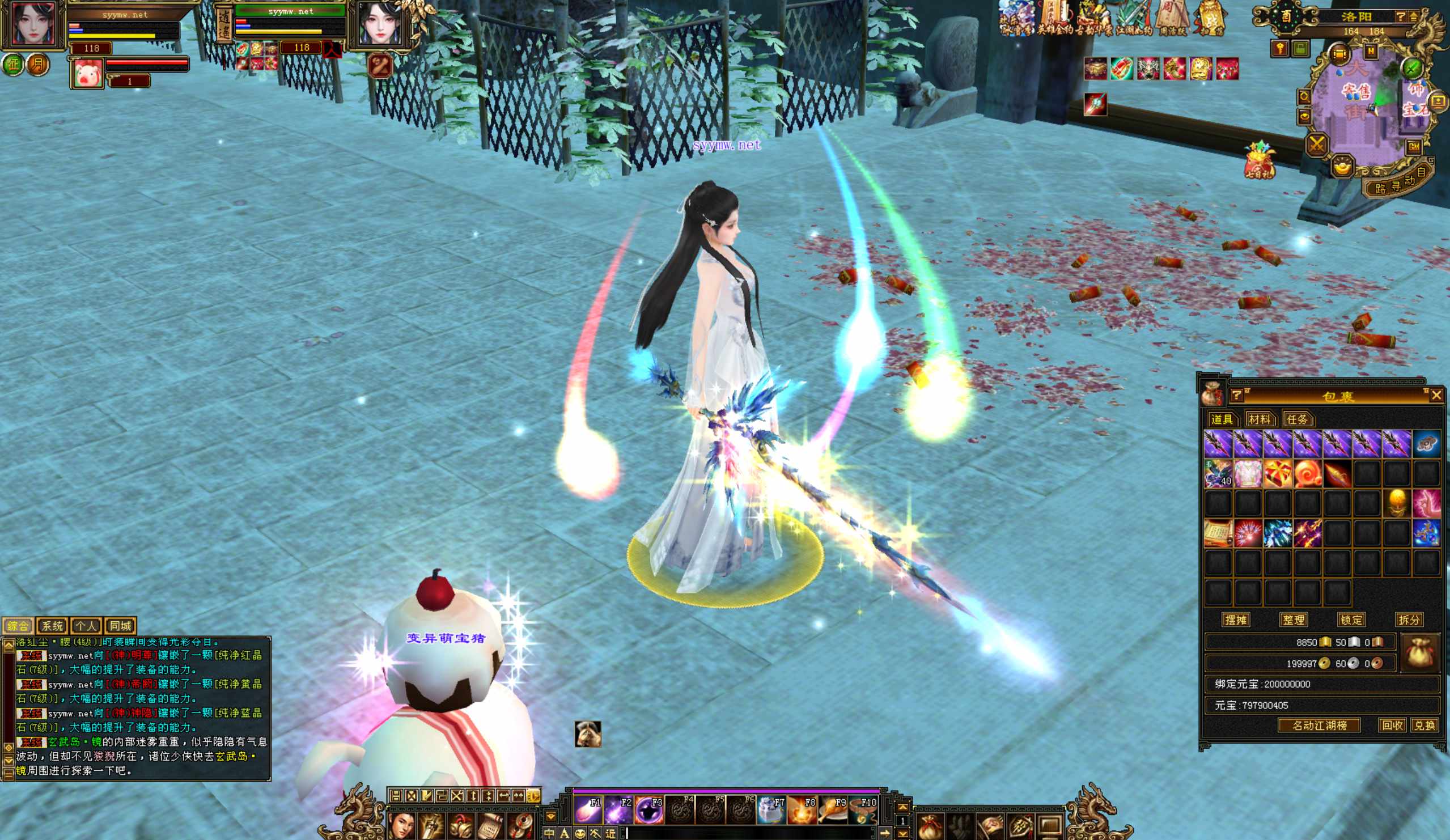
Task: Switch to the 系统 chat tab
Action: (52, 625)
